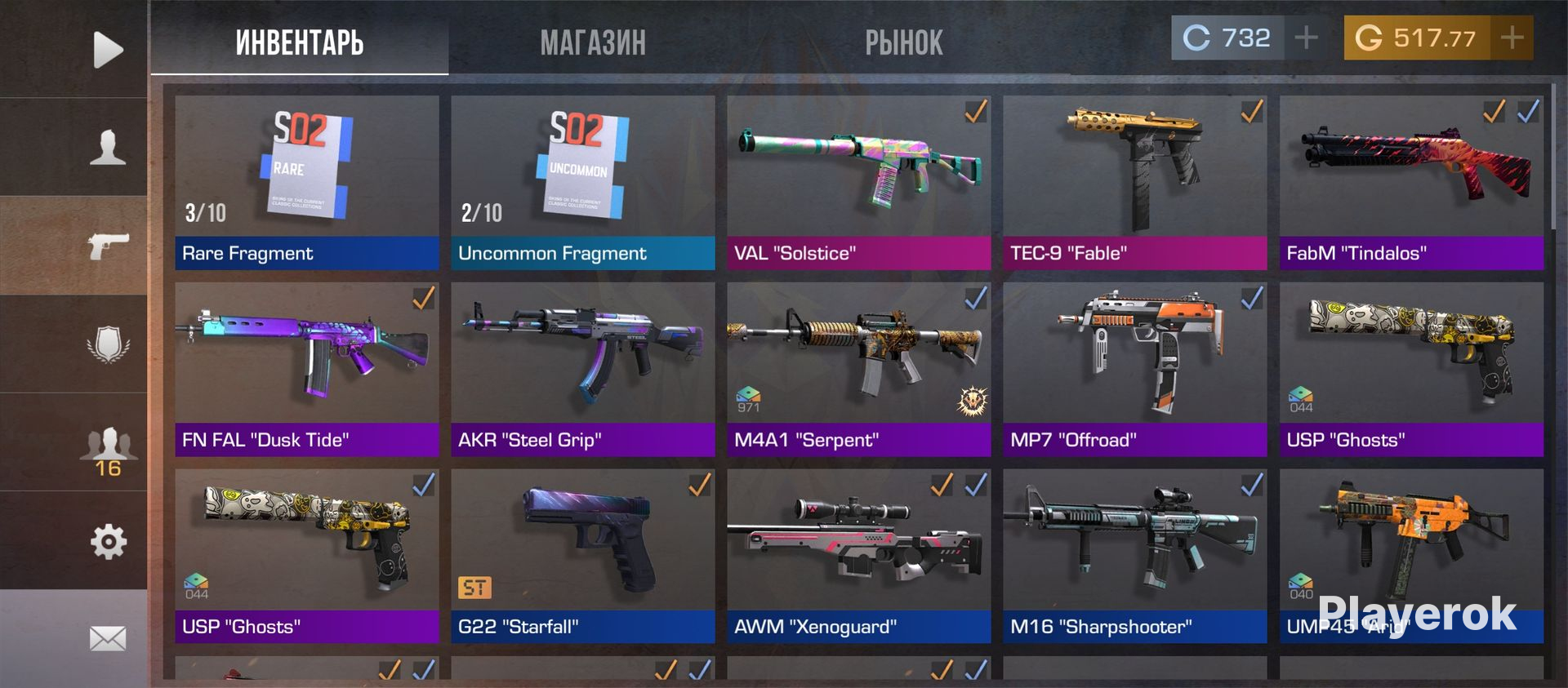Screen dimensions: 1568x688
Task: Open the settings gear icon
Action: tap(108, 541)
